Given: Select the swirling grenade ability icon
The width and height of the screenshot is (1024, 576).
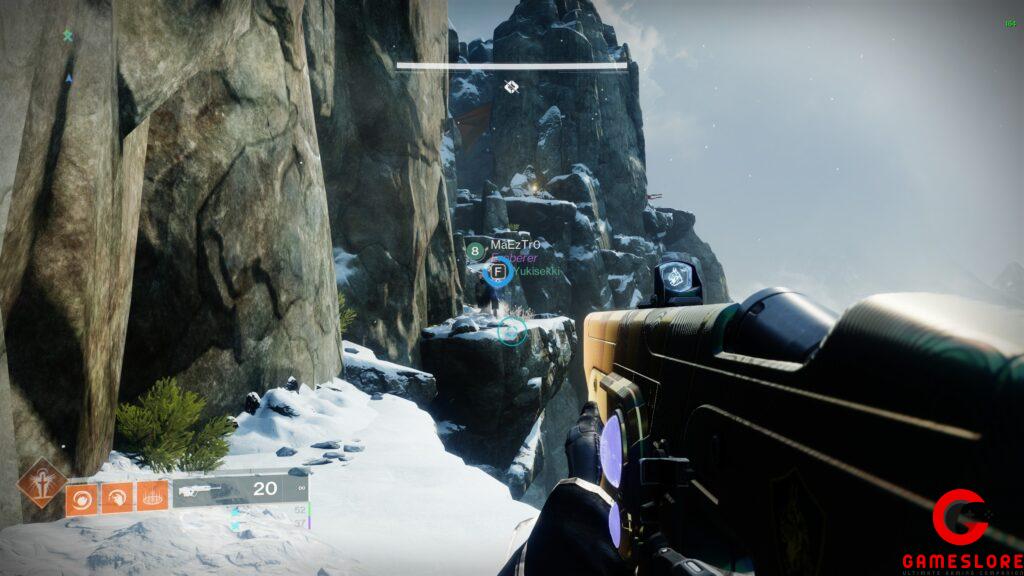Looking at the screenshot, I should click(x=82, y=497).
